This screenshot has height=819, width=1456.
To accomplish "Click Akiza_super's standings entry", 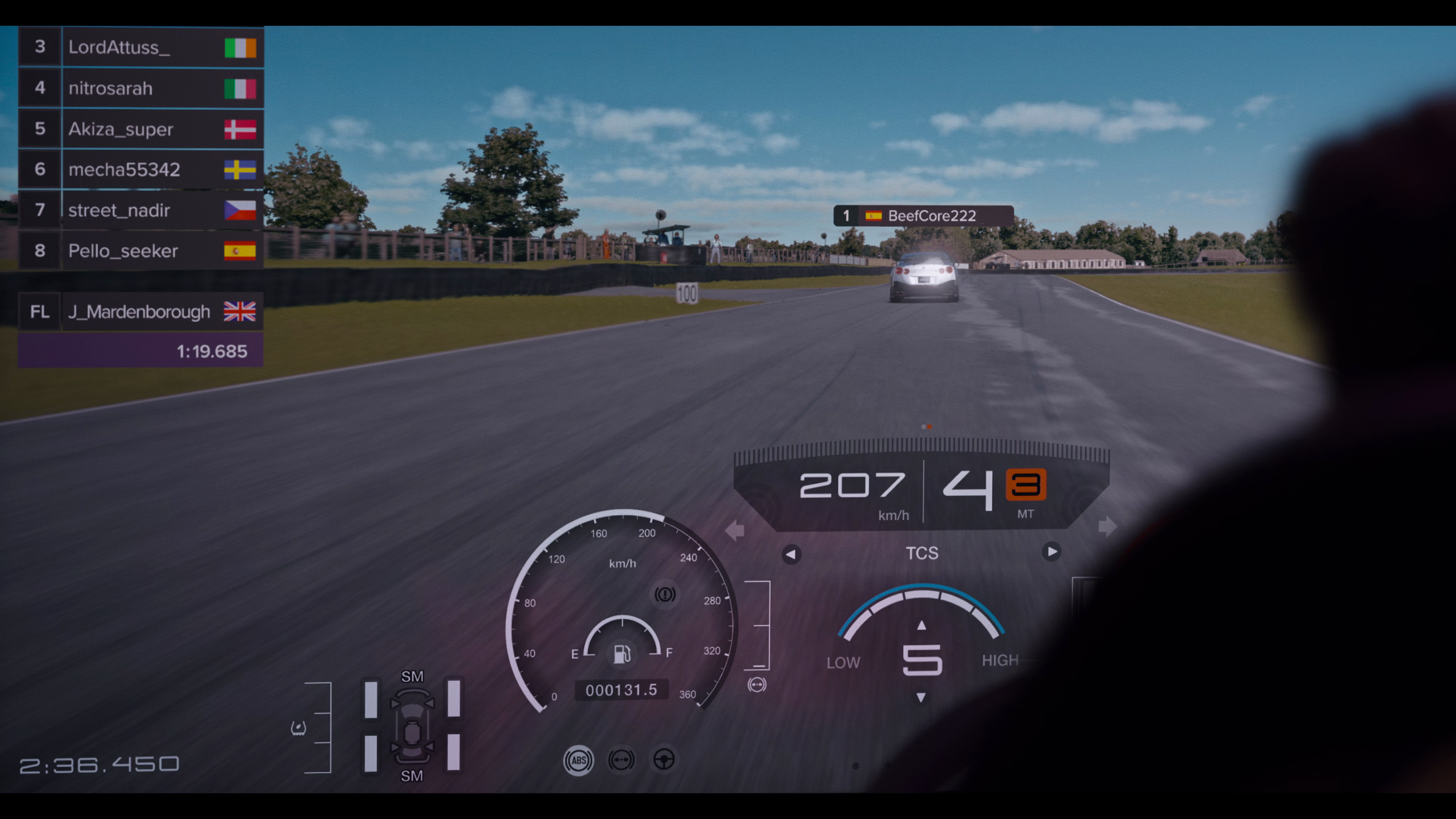I will [x=141, y=129].
